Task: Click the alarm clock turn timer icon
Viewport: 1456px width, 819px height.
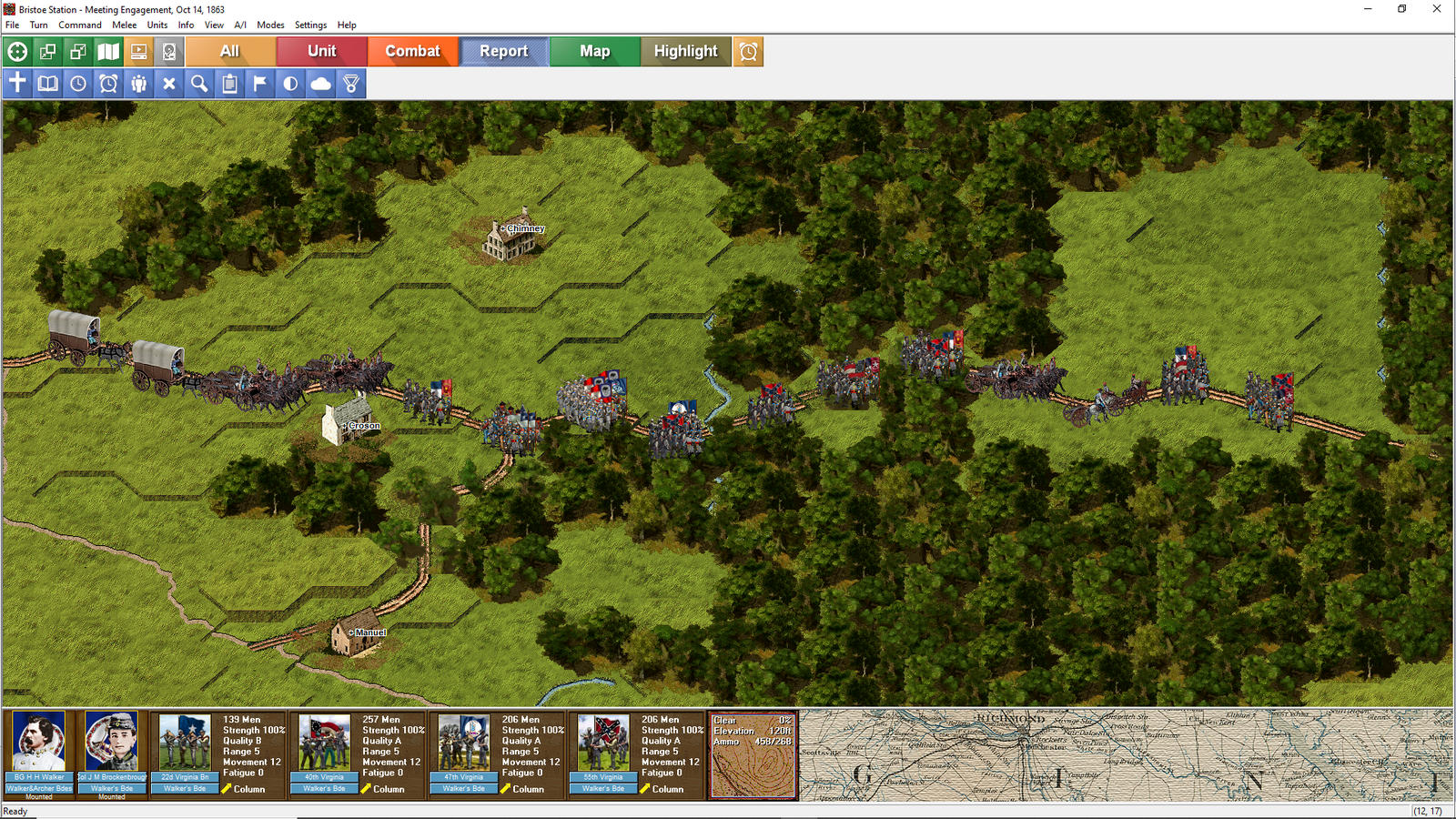Action: tap(107, 84)
